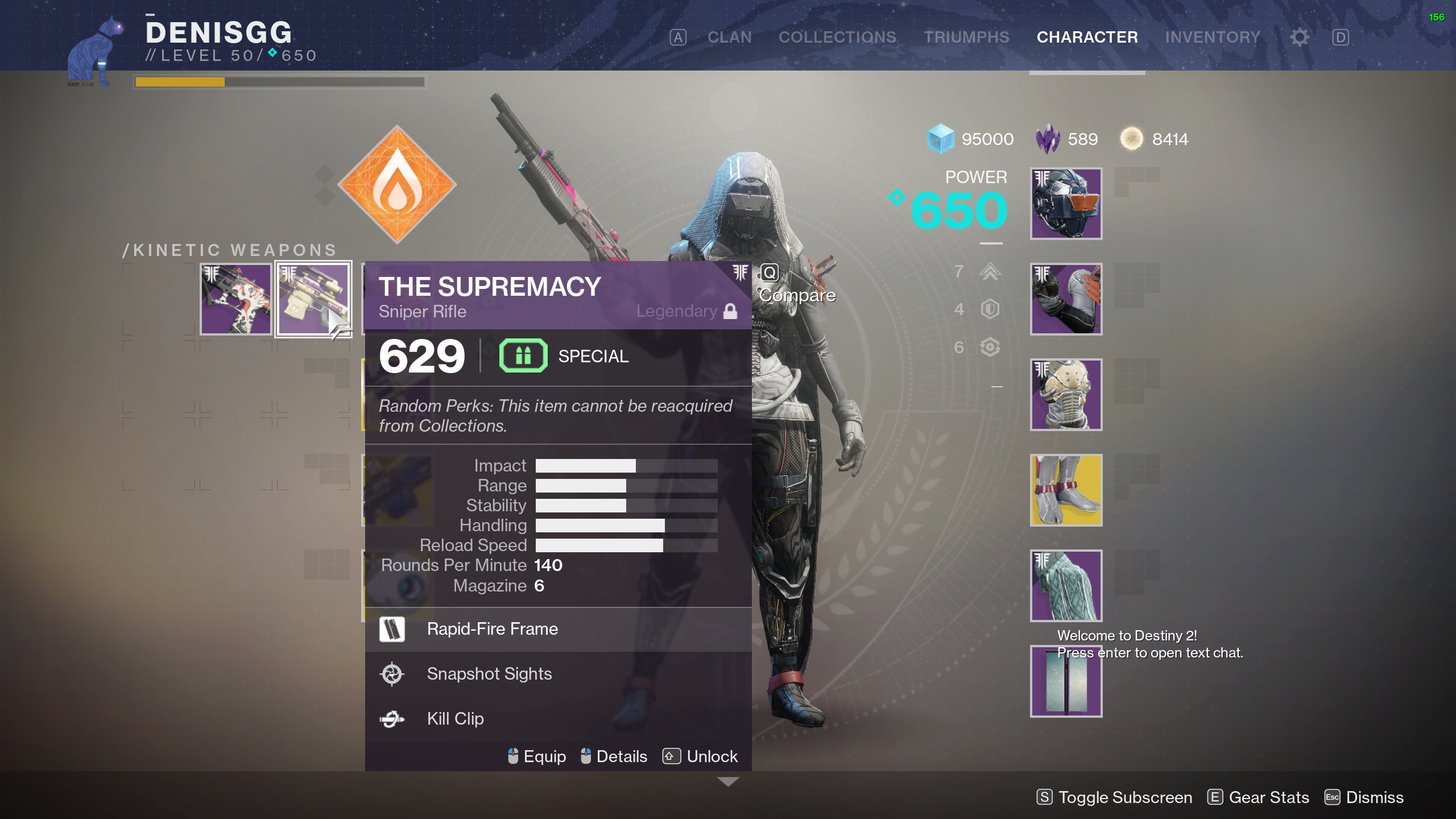The height and width of the screenshot is (819, 1456).
Task: Select the red-patterned kinetic weapon thumbnail
Action: (x=235, y=298)
